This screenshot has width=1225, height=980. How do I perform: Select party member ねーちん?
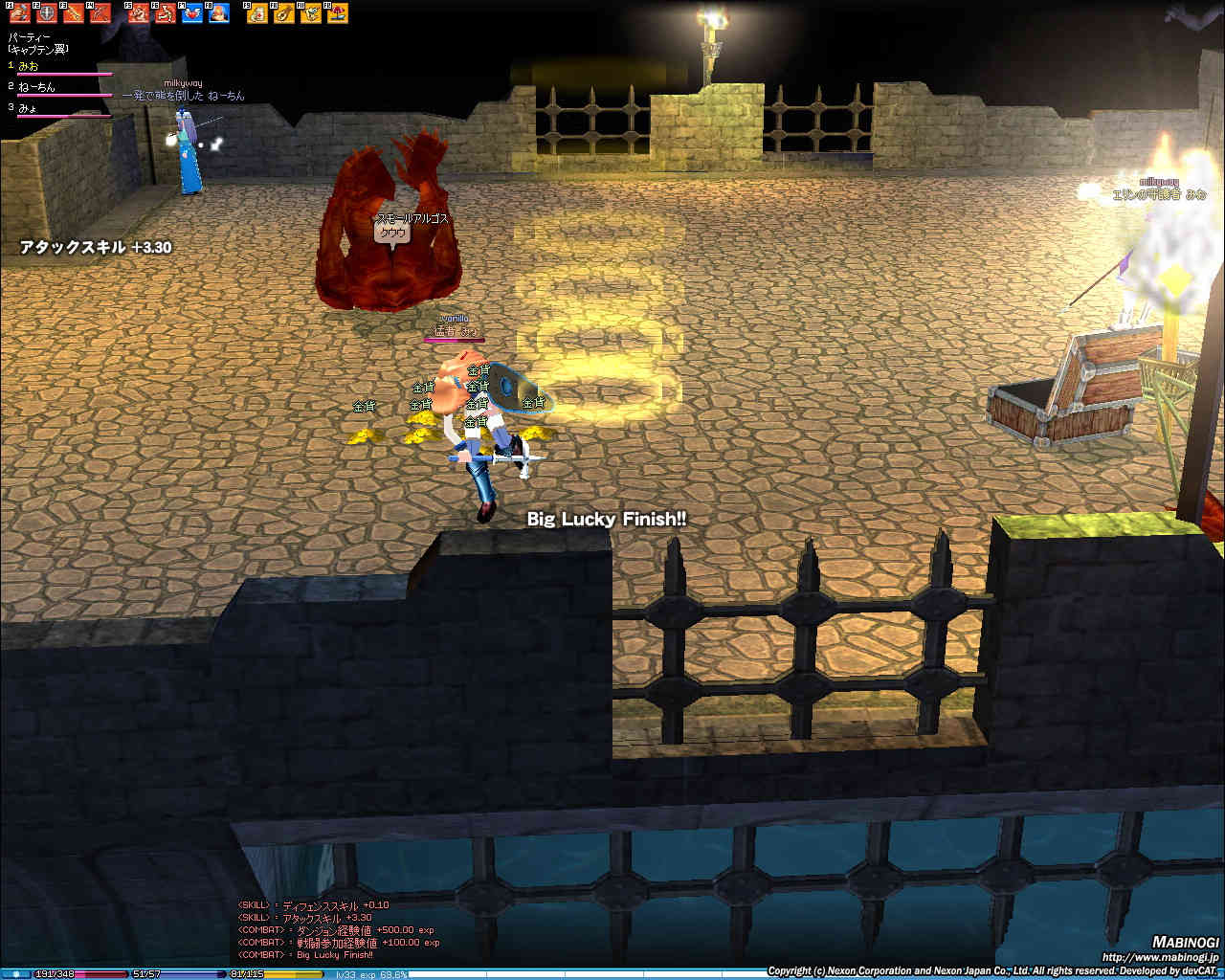[36, 87]
